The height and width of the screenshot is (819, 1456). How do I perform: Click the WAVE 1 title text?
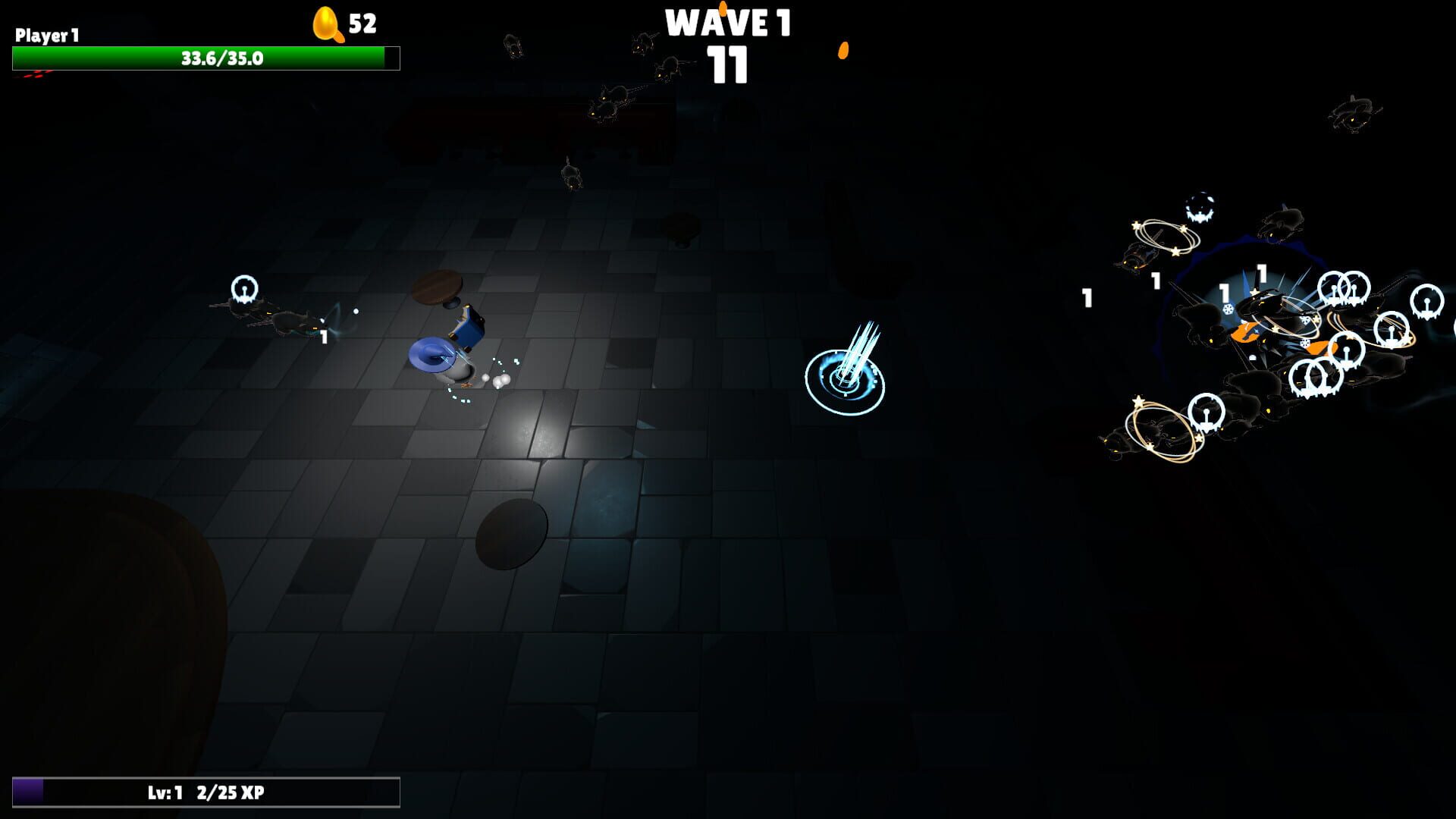coord(726,23)
